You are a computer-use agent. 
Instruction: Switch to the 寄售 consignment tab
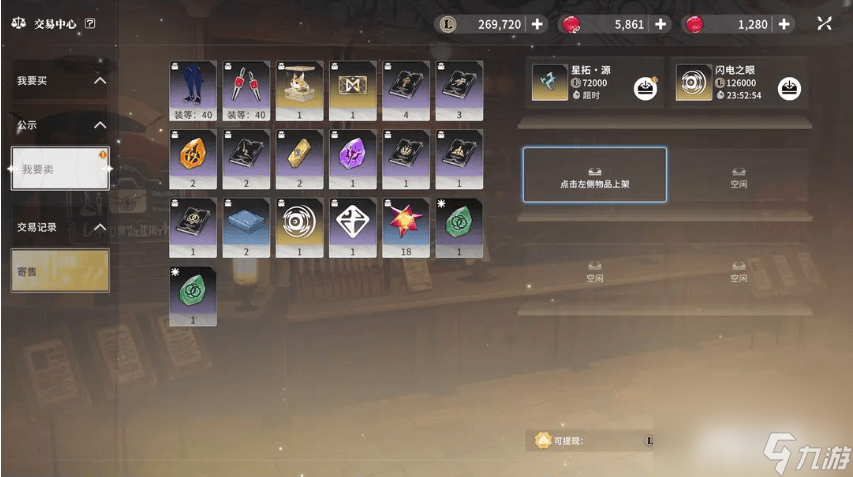[60, 270]
